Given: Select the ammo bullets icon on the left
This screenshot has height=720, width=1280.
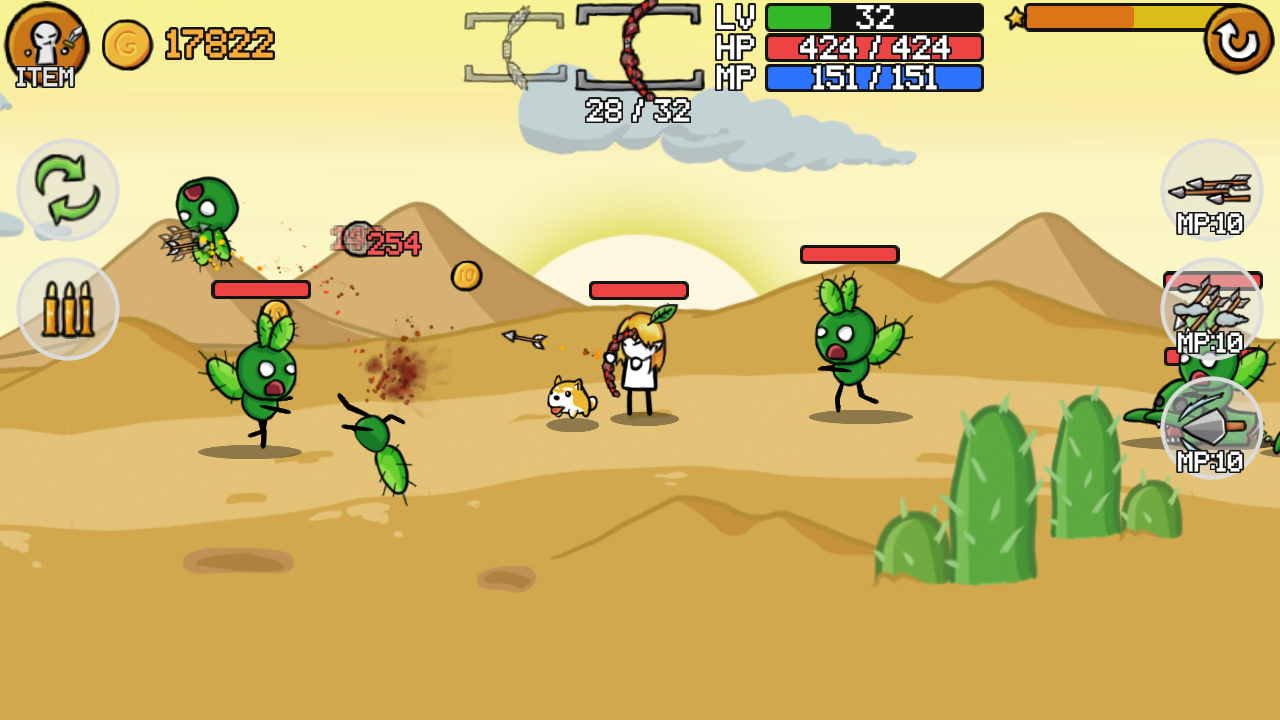Looking at the screenshot, I should (66, 308).
